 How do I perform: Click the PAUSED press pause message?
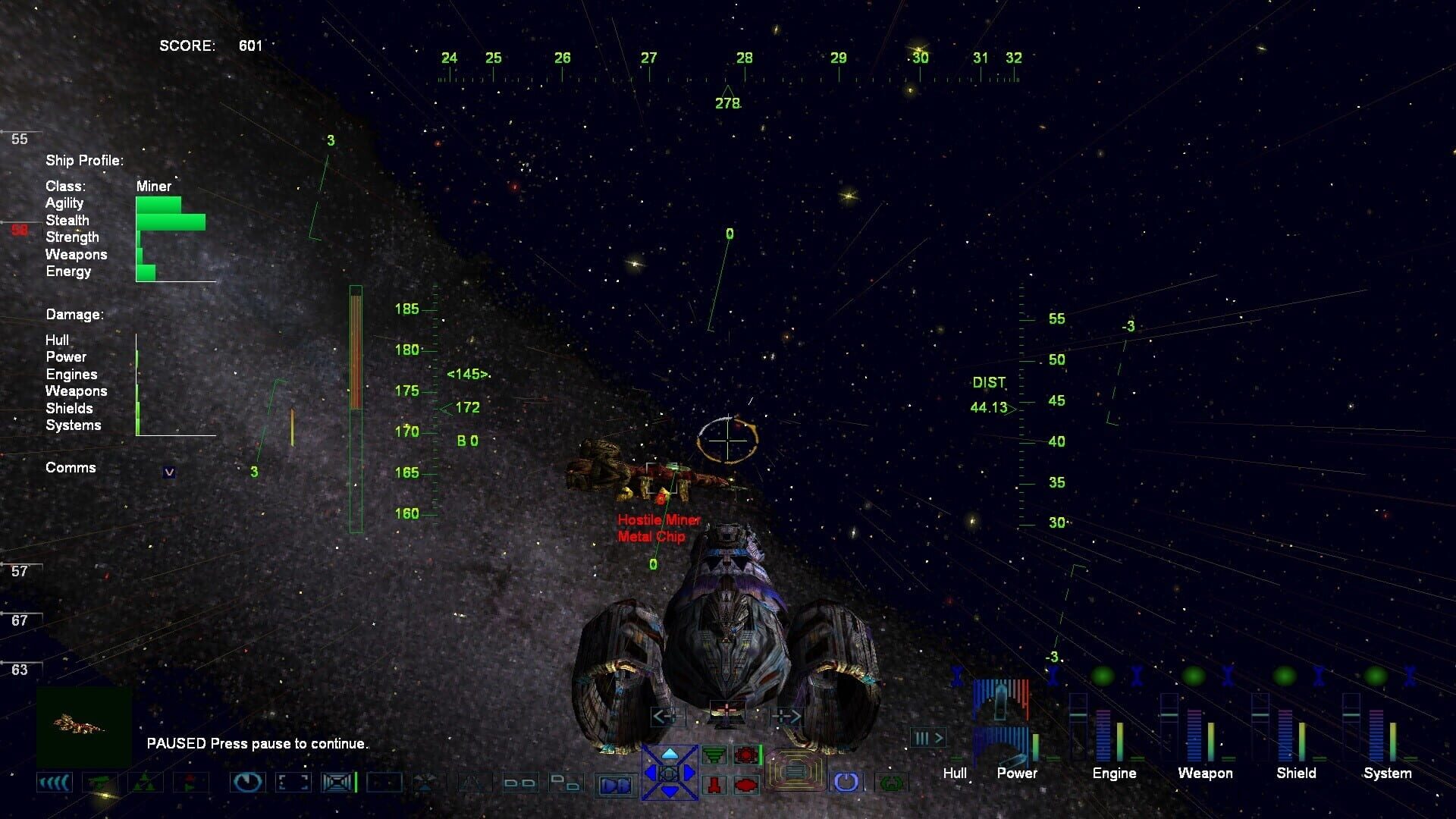(258, 744)
